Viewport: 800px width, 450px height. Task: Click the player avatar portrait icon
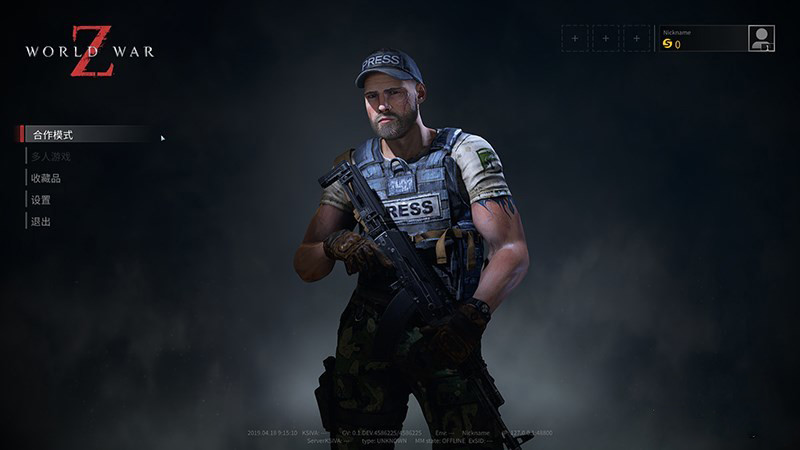[x=762, y=38]
